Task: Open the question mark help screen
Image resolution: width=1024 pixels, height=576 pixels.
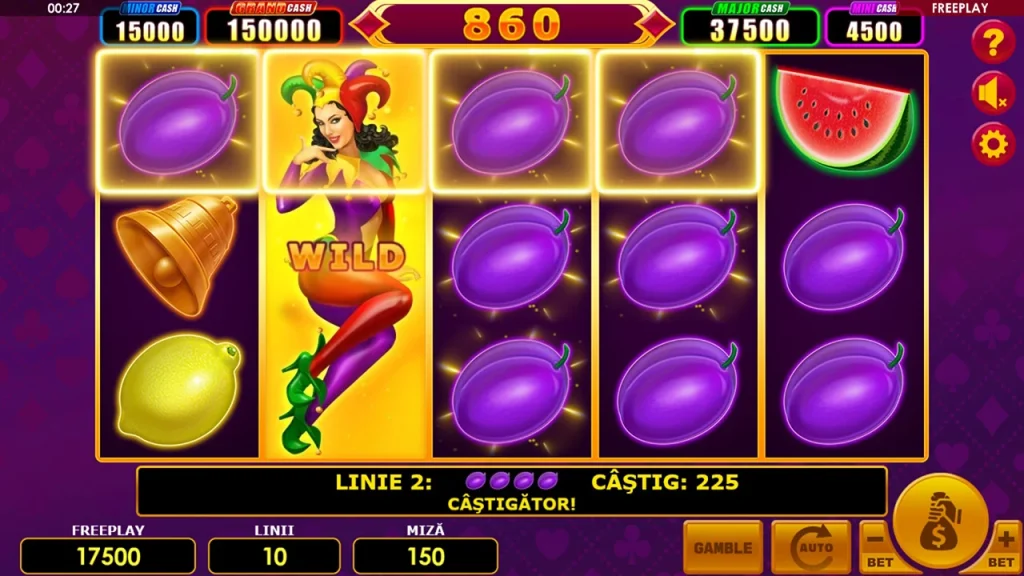Action: pos(993,42)
